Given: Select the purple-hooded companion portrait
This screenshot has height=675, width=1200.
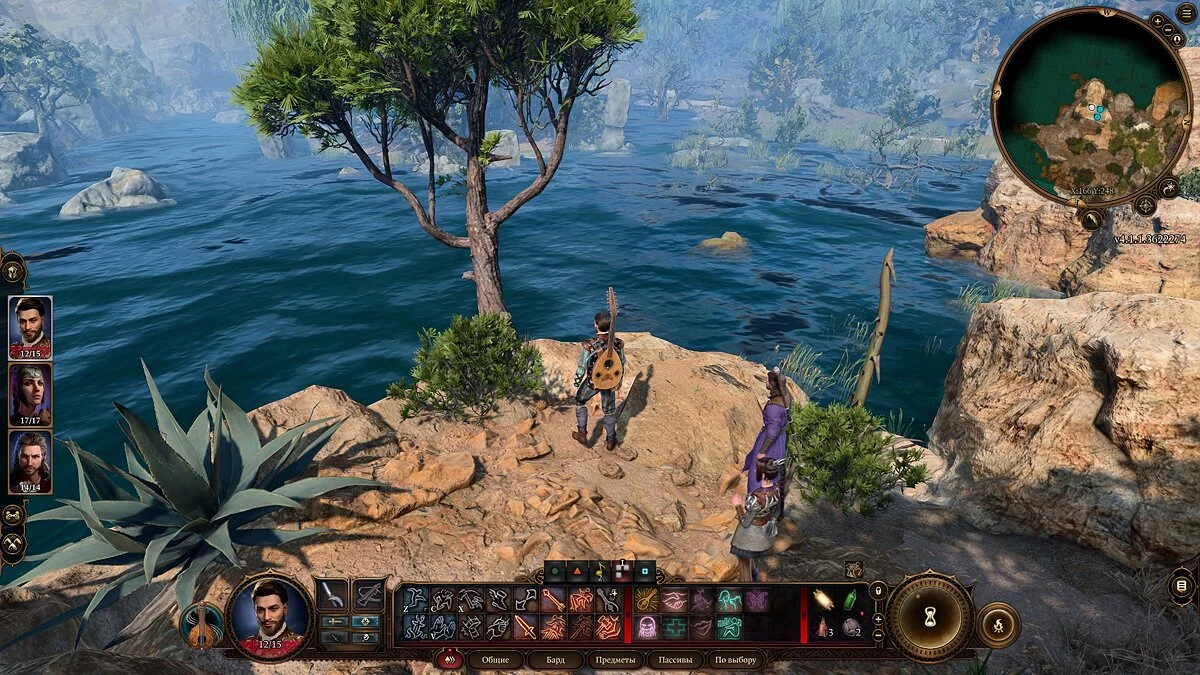Looking at the screenshot, I should 30,394.
